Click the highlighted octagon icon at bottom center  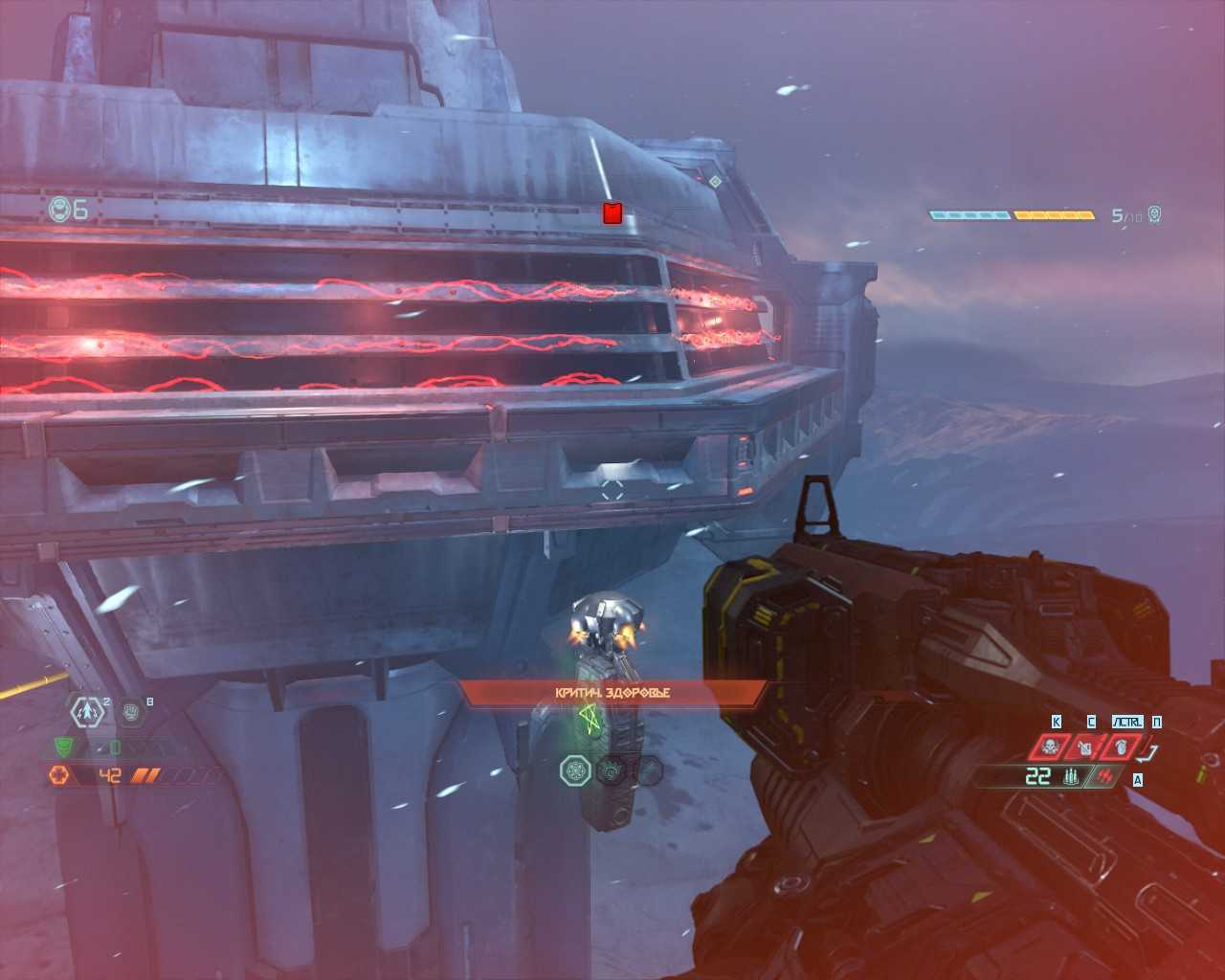coord(576,769)
